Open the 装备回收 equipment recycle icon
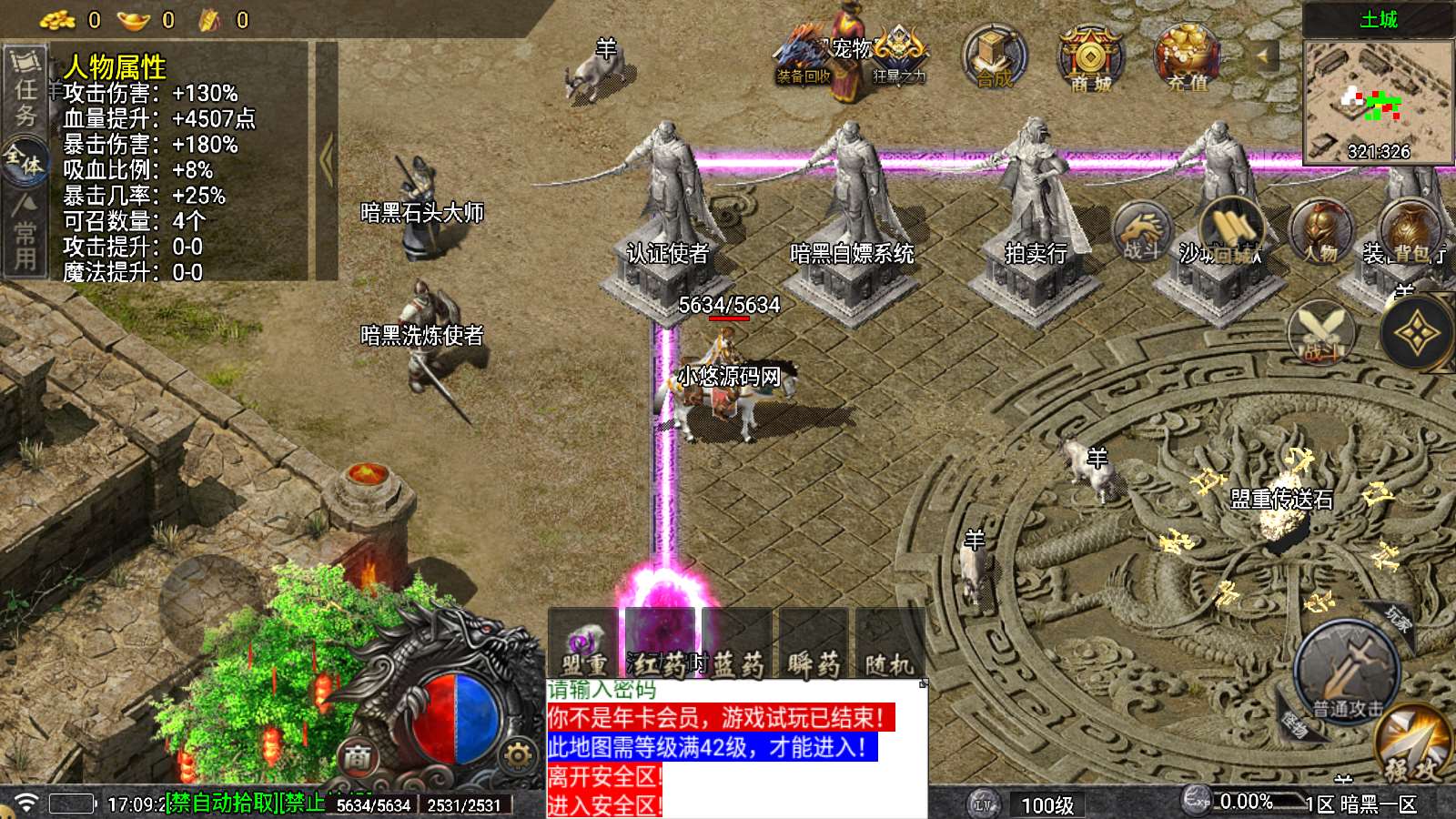 click(x=804, y=59)
